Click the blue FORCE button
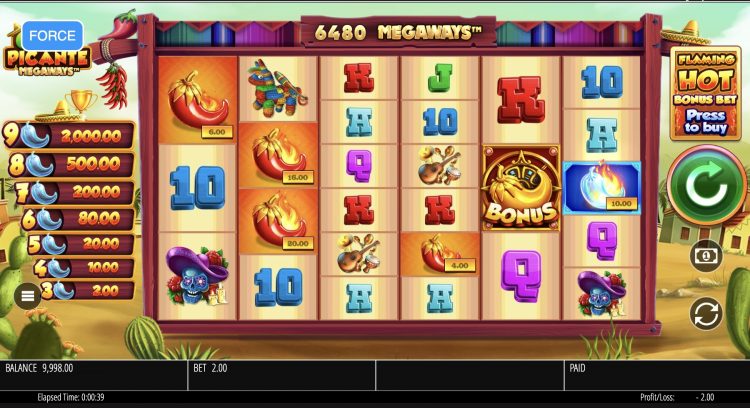This screenshot has width=750, height=408. coord(52,36)
